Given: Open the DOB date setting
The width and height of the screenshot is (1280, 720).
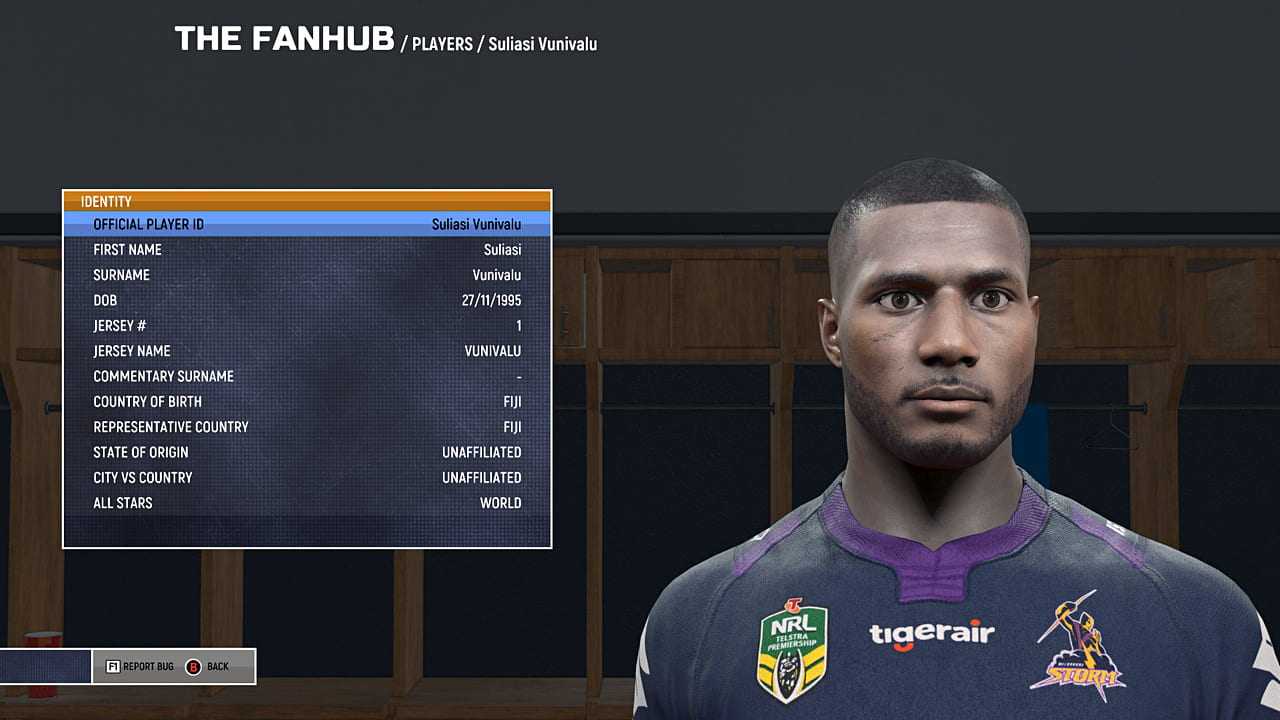Looking at the screenshot, I should [x=307, y=300].
